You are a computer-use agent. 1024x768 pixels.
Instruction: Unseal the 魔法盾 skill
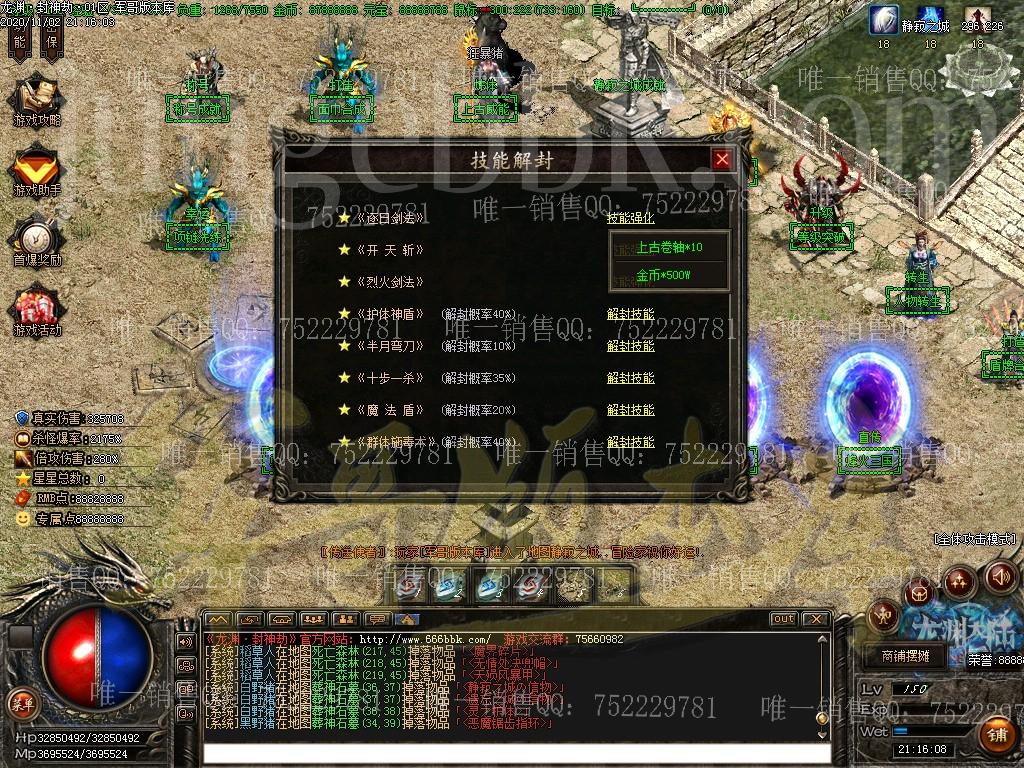(x=630, y=410)
